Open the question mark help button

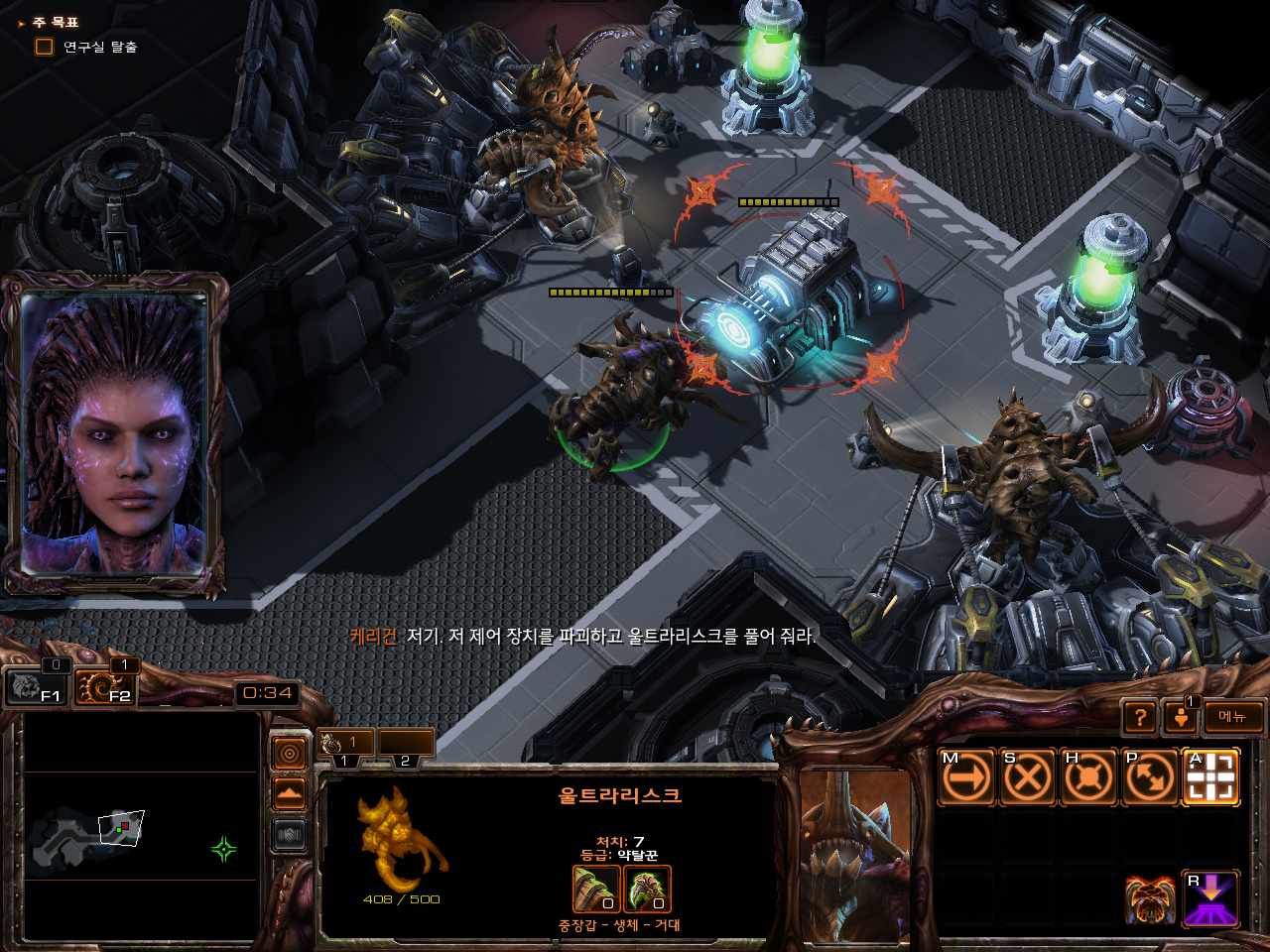pyautogui.click(x=1140, y=717)
